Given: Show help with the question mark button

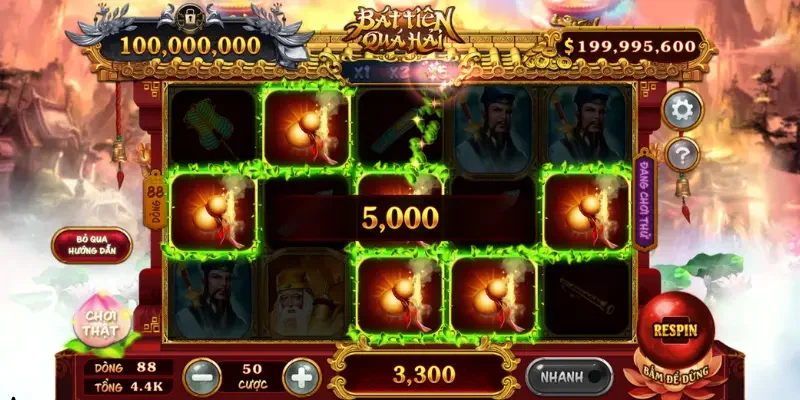Looking at the screenshot, I should point(682,154).
